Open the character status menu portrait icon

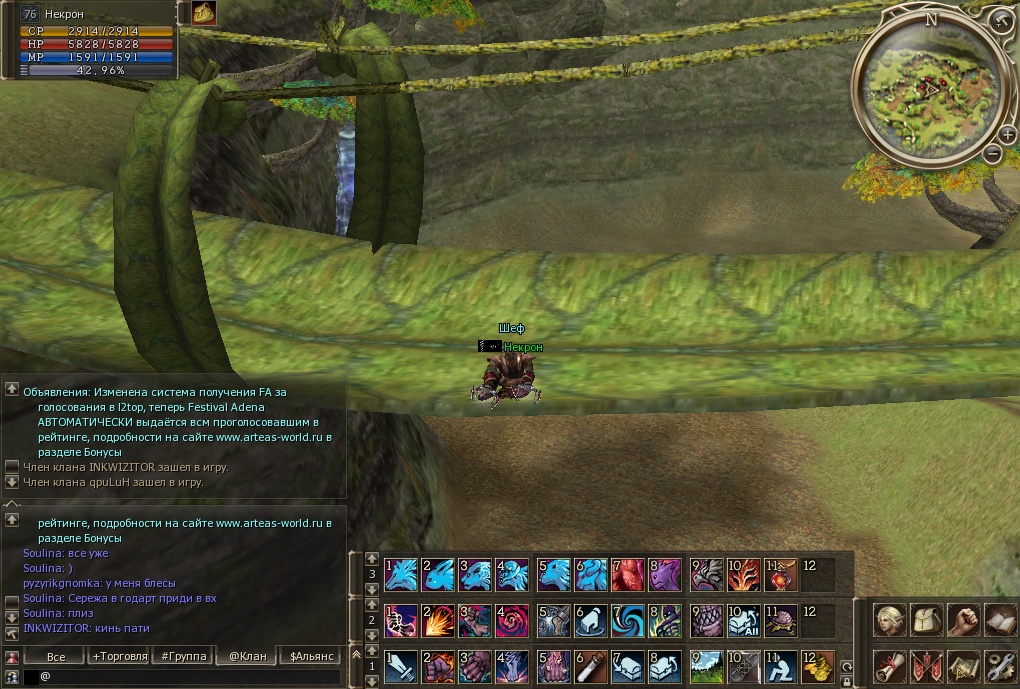pyautogui.click(x=889, y=620)
